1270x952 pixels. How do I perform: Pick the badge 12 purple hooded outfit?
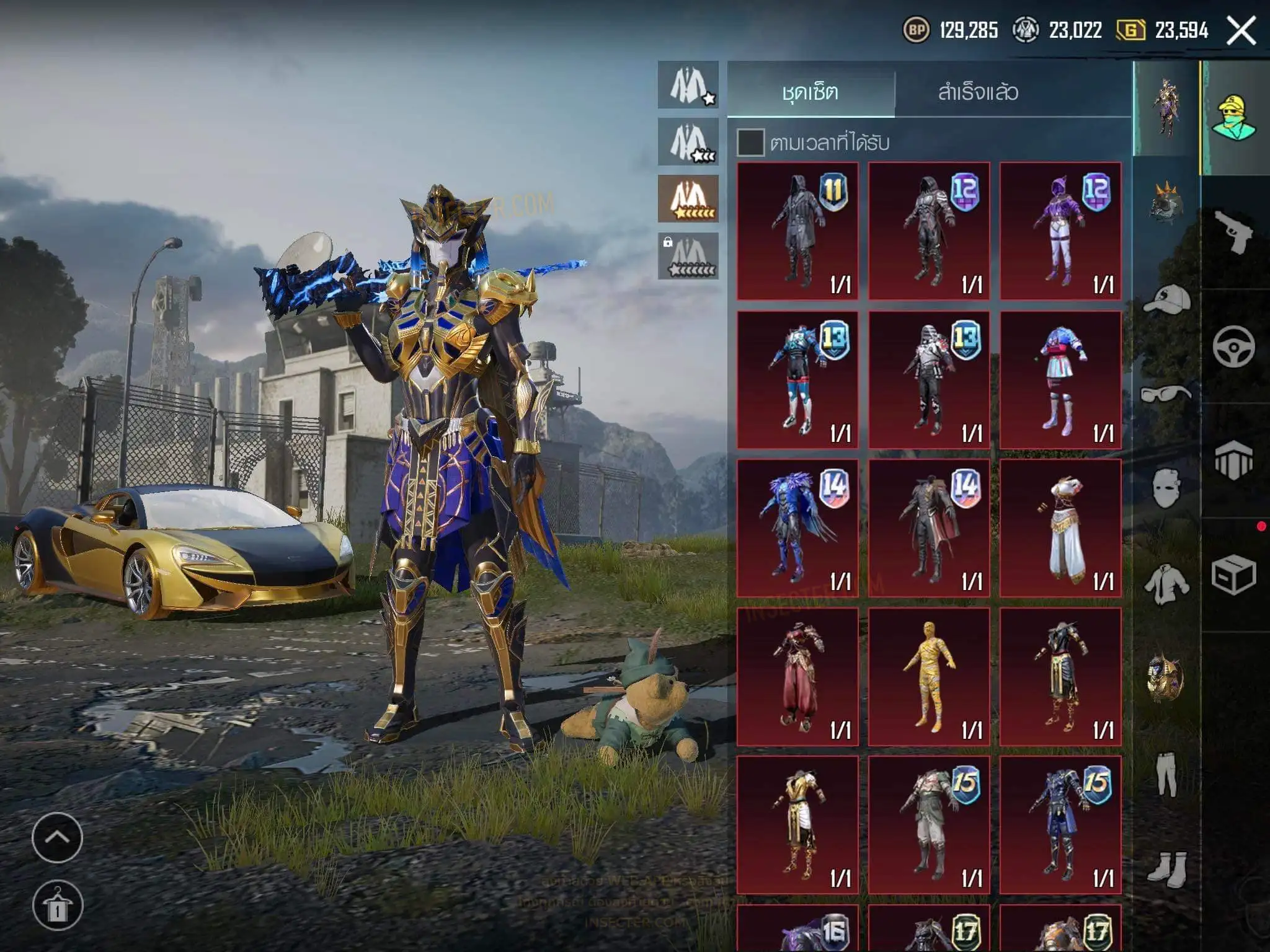[x=1060, y=231]
